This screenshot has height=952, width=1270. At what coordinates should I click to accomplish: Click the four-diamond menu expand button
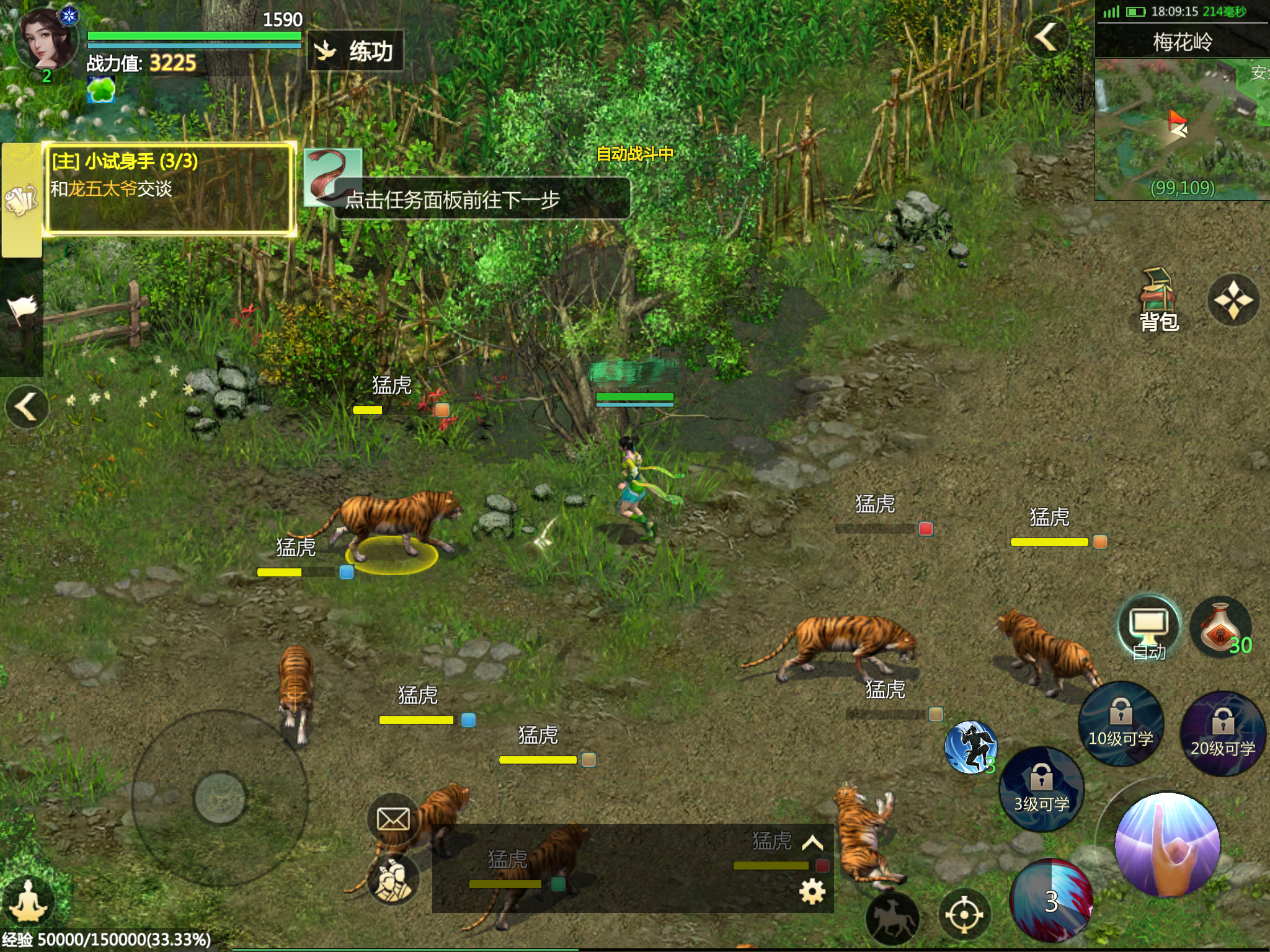click(x=1233, y=301)
